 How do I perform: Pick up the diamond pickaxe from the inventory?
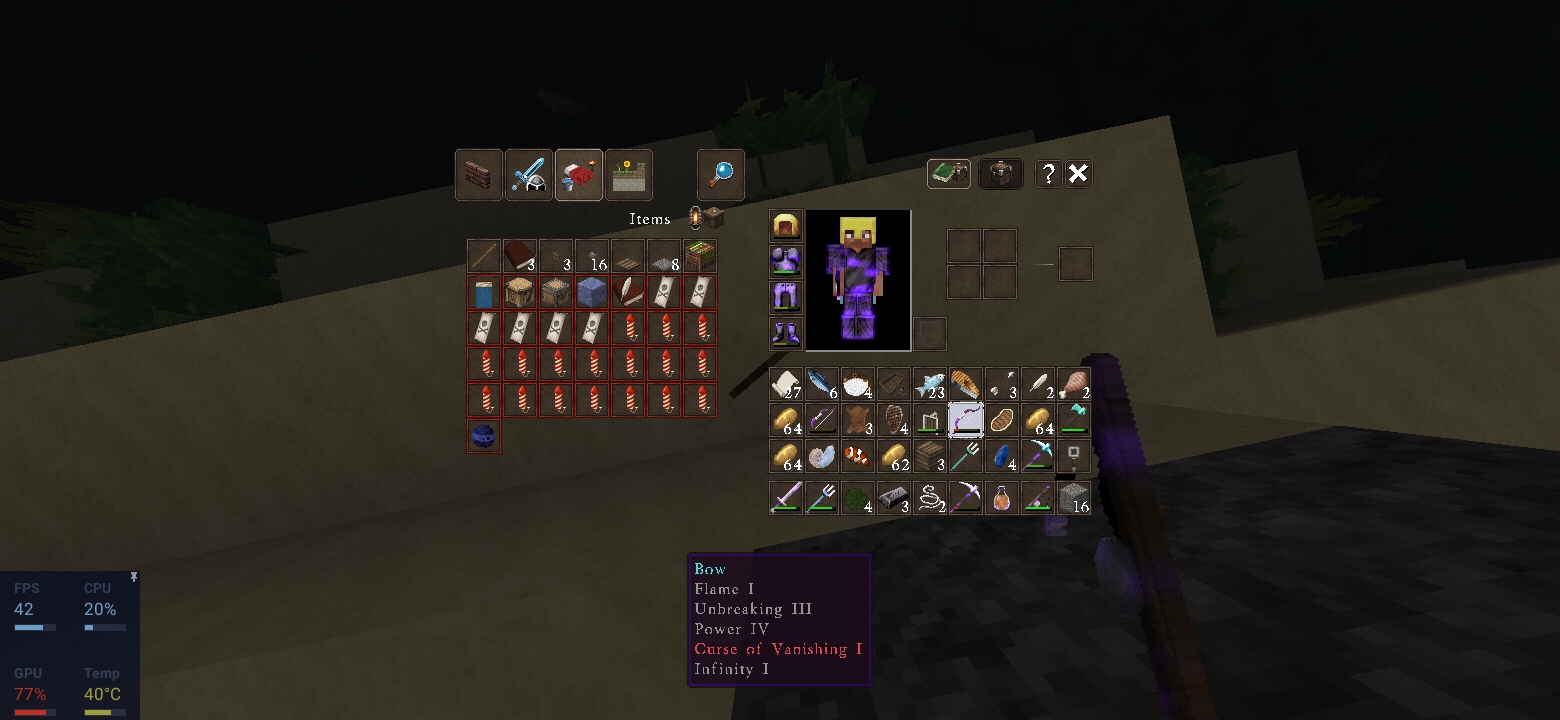point(1037,456)
